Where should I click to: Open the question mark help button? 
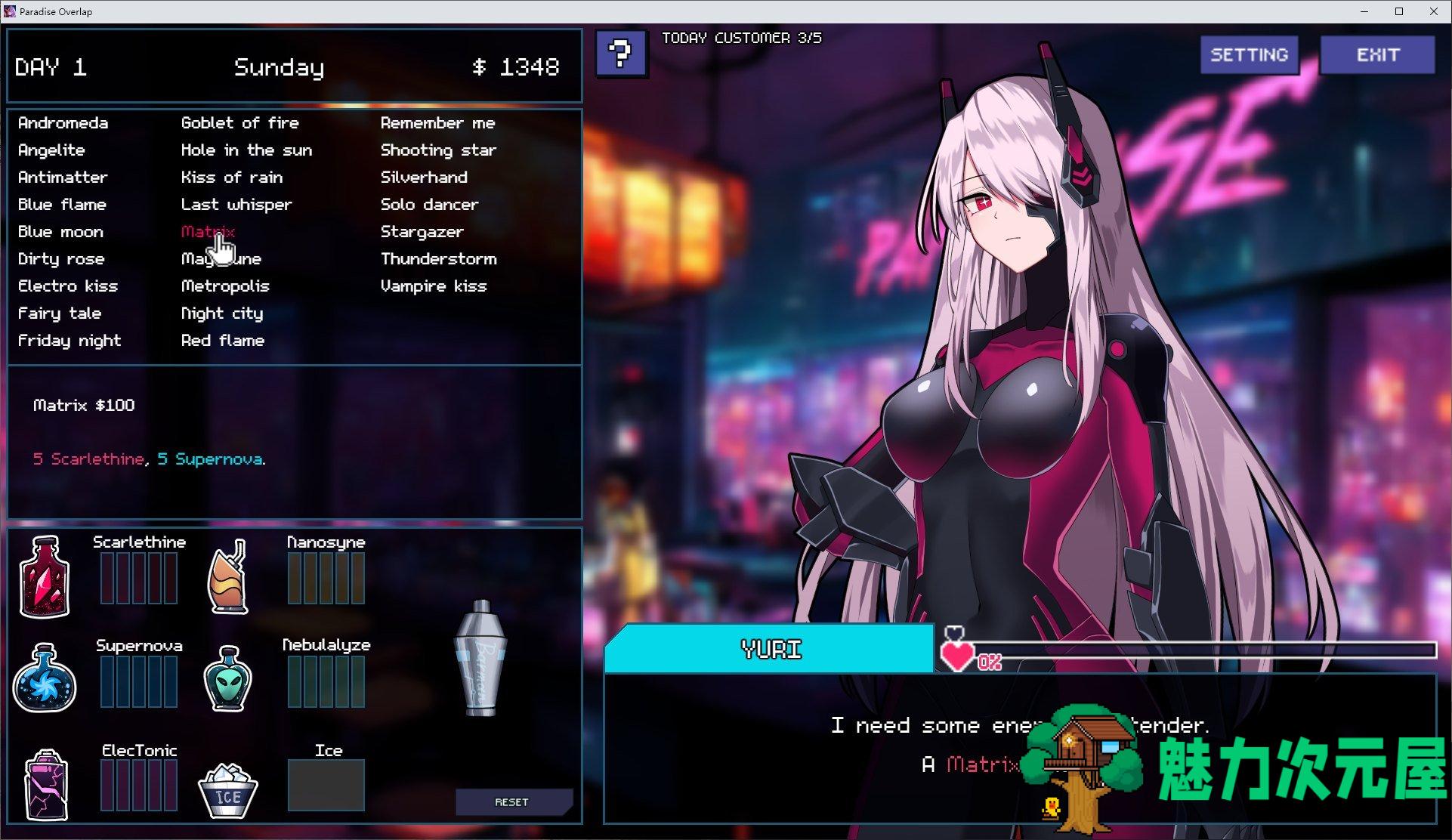(x=620, y=54)
